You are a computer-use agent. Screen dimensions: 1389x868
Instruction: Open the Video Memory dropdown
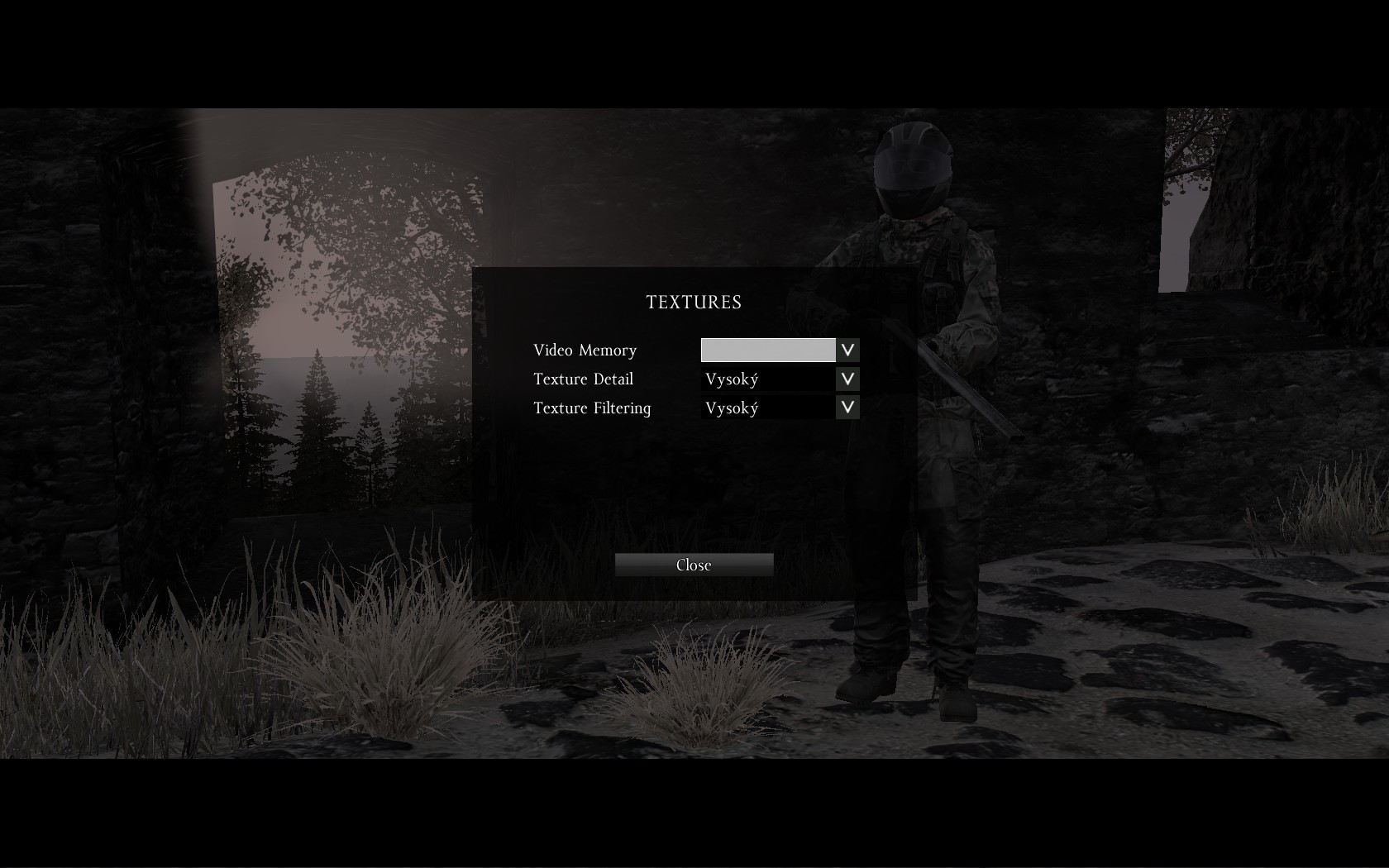pyautogui.click(x=847, y=351)
